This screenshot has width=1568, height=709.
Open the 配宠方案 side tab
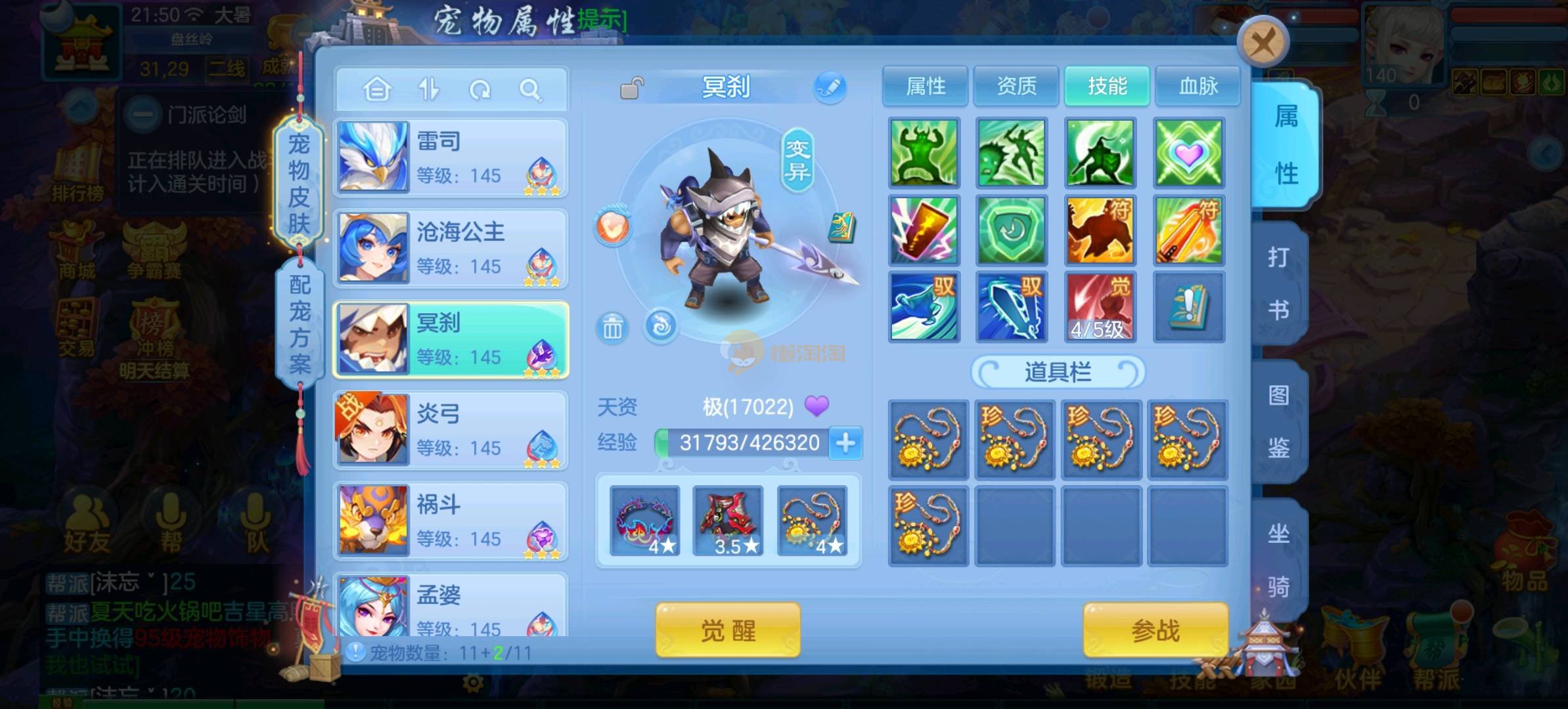pyautogui.click(x=300, y=323)
